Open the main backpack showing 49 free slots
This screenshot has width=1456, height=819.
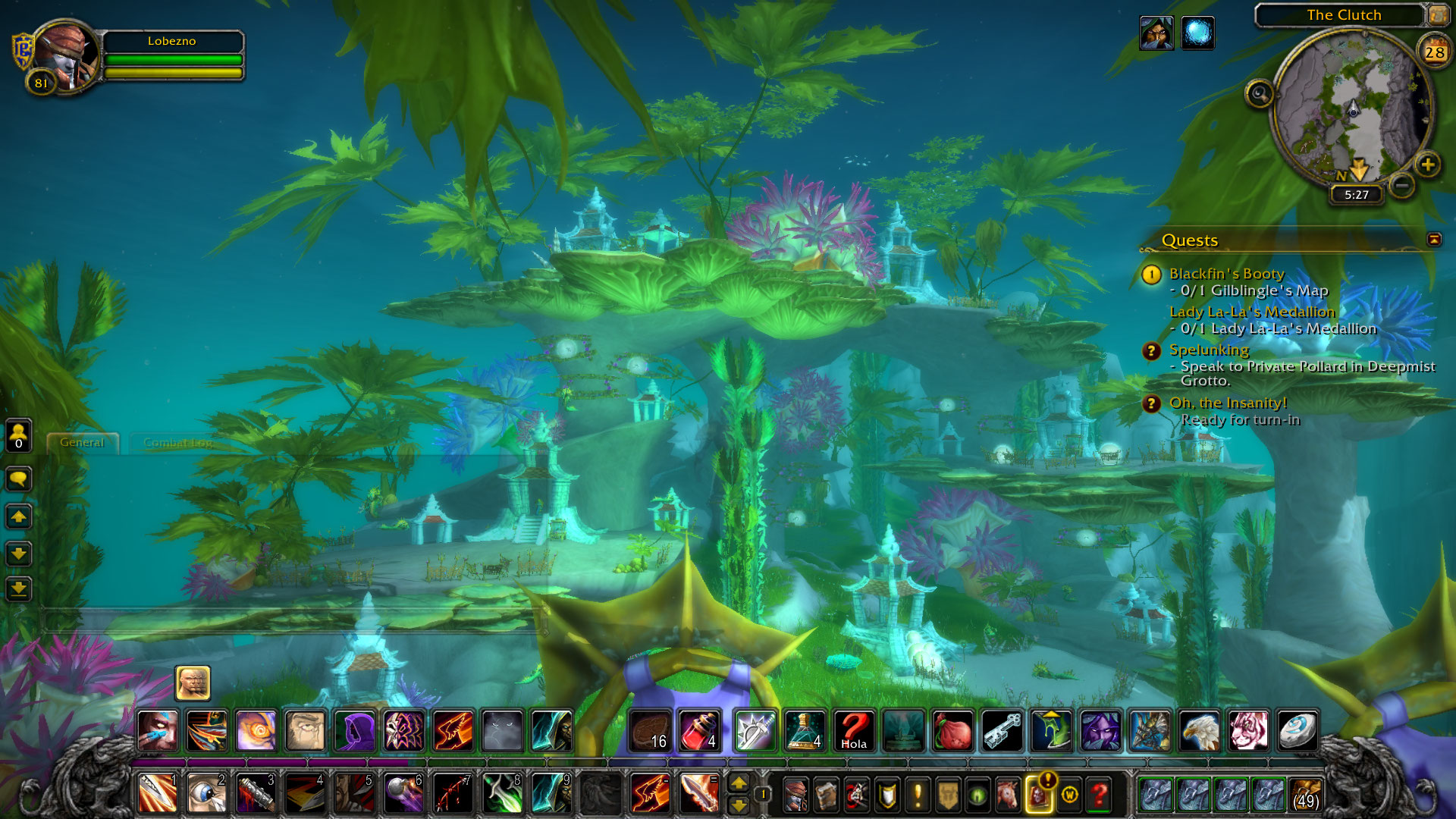click(1305, 794)
